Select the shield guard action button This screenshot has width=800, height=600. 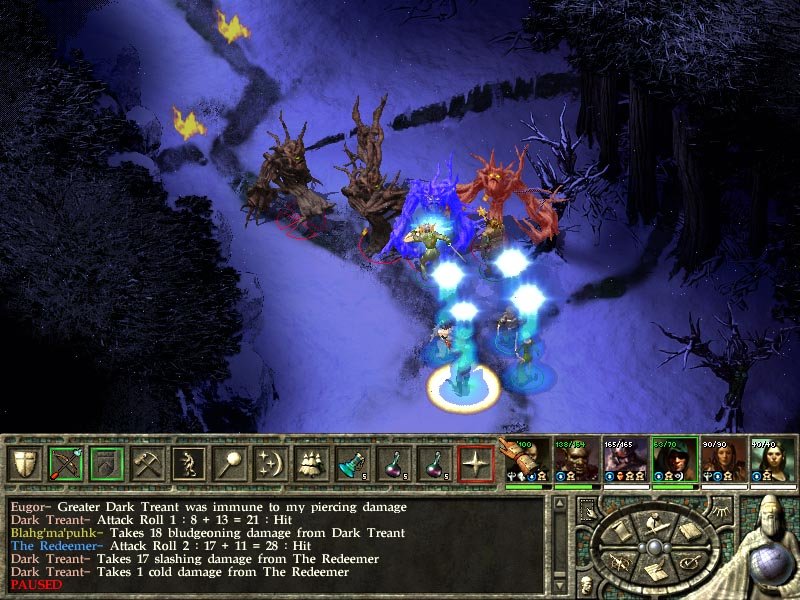(24, 464)
